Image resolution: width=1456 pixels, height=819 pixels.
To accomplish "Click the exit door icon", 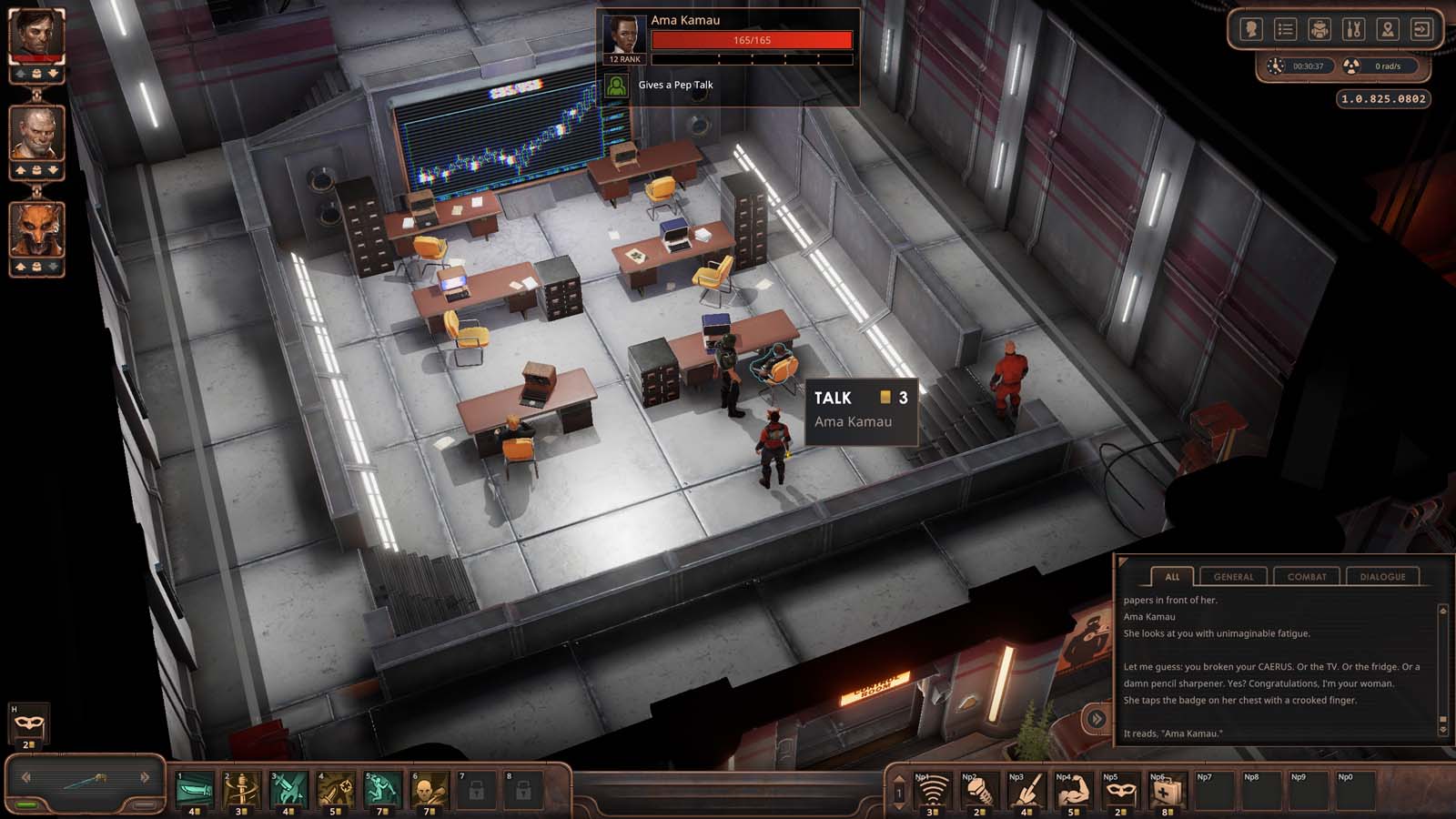I will (1421, 30).
